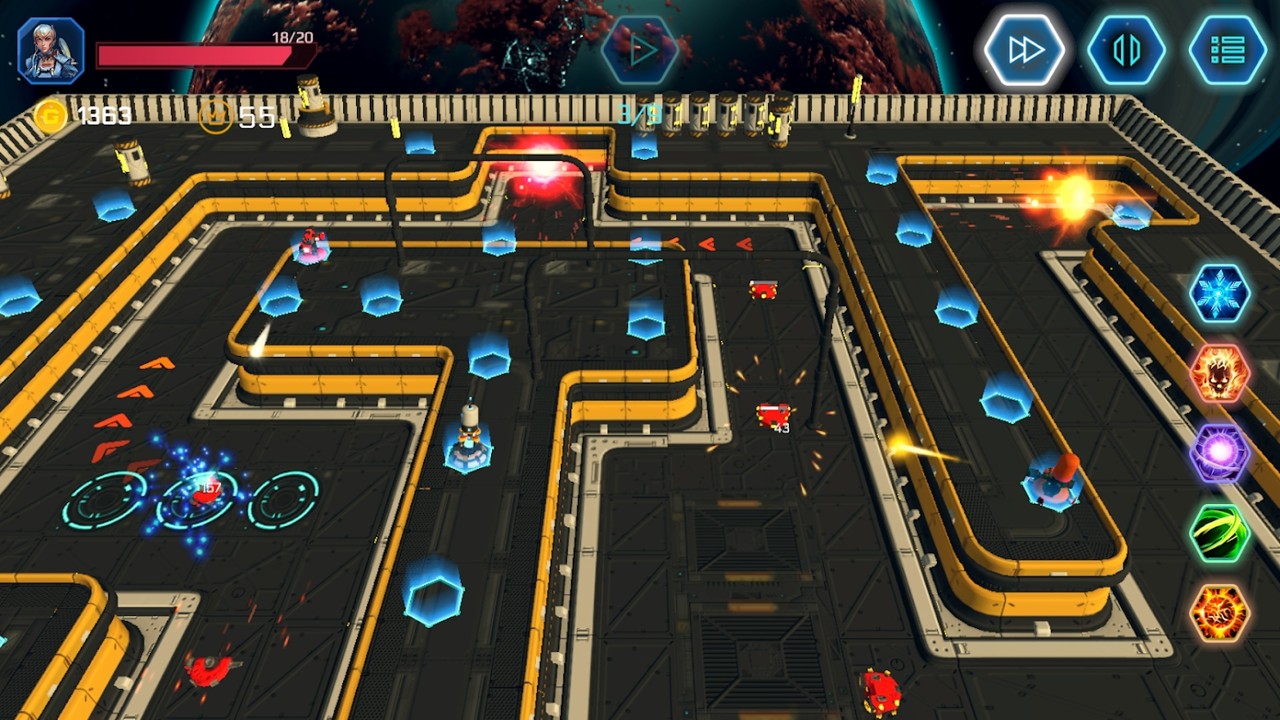Use the flaming skull ability
This screenshot has height=720, width=1280.
[x=1220, y=373]
